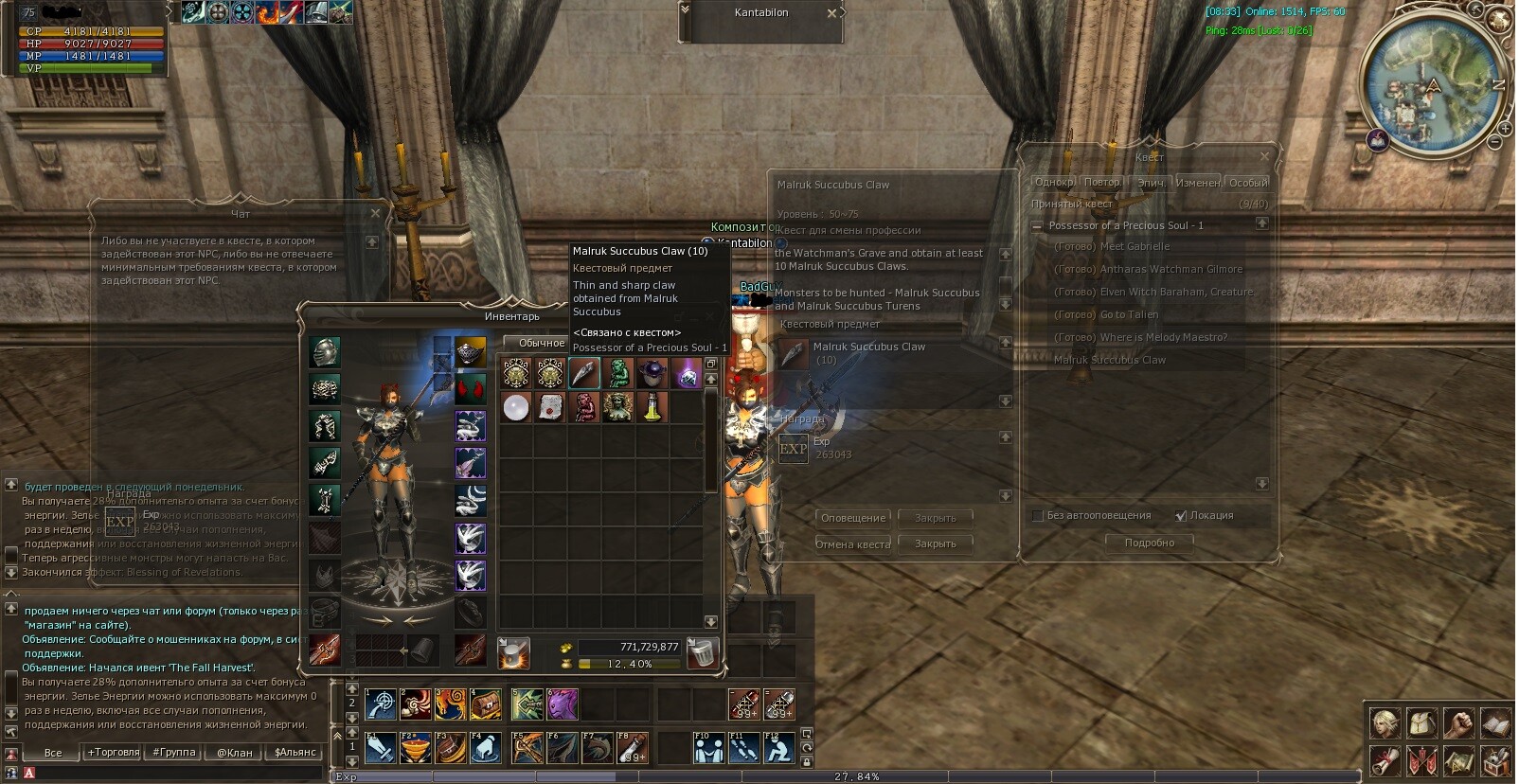
Task: Select Malruk Succubus Claw in inventory
Action: (x=583, y=373)
